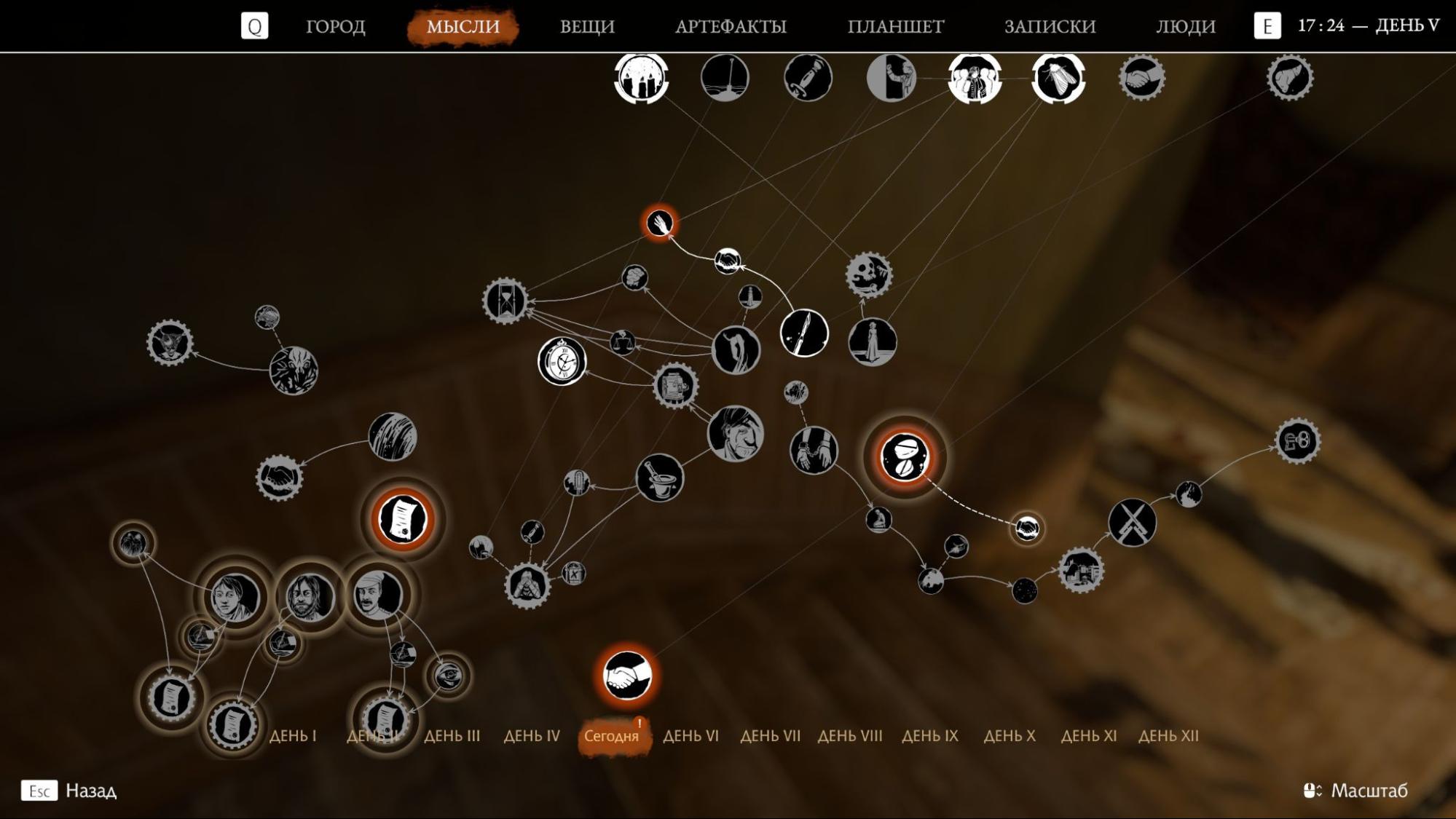Select the Сегодня day marker
The image size is (1456, 819).
click(x=613, y=736)
